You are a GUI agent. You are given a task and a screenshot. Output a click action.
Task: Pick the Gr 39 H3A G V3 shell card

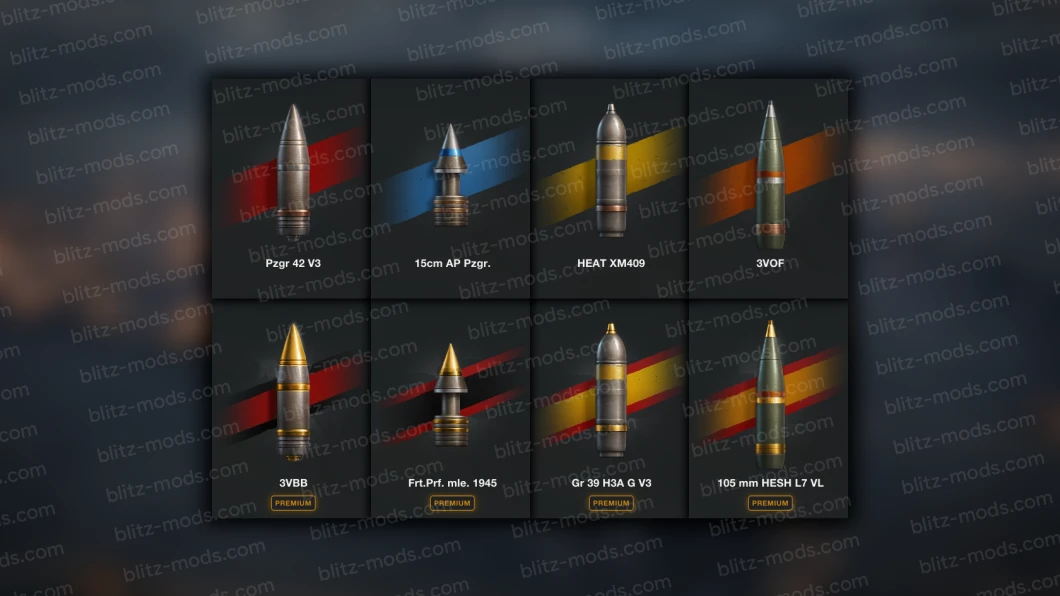(610, 408)
